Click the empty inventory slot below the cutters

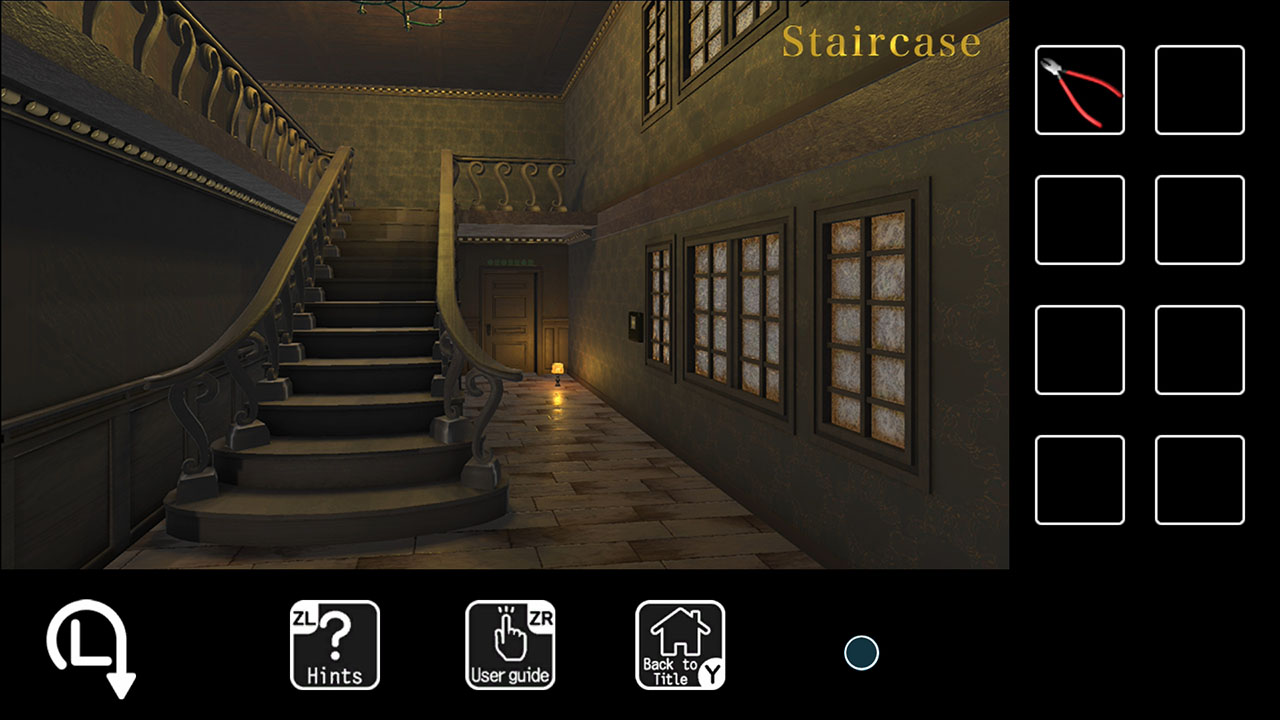click(1079, 218)
